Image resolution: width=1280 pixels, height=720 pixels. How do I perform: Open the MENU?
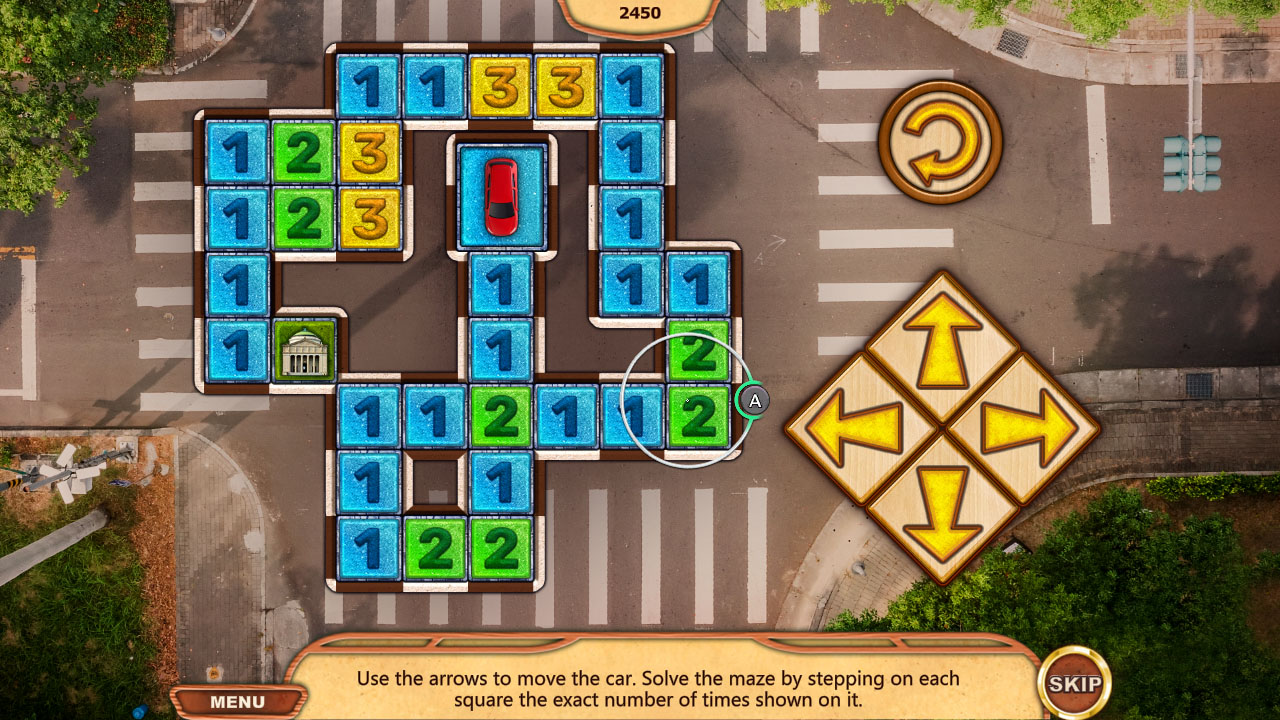tap(236, 701)
